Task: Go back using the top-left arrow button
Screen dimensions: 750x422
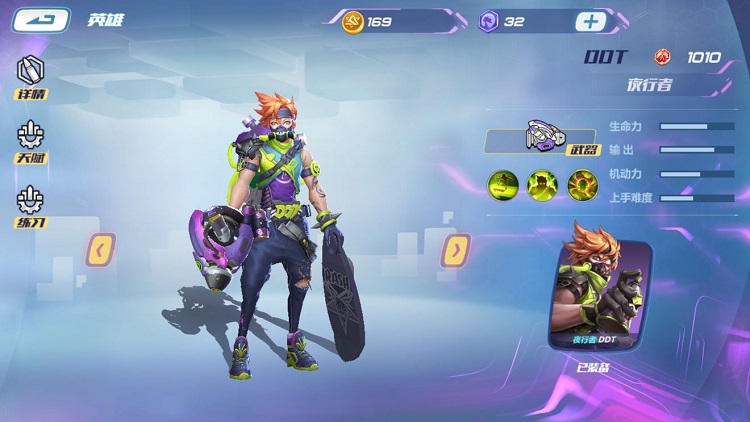Action: click(x=41, y=20)
